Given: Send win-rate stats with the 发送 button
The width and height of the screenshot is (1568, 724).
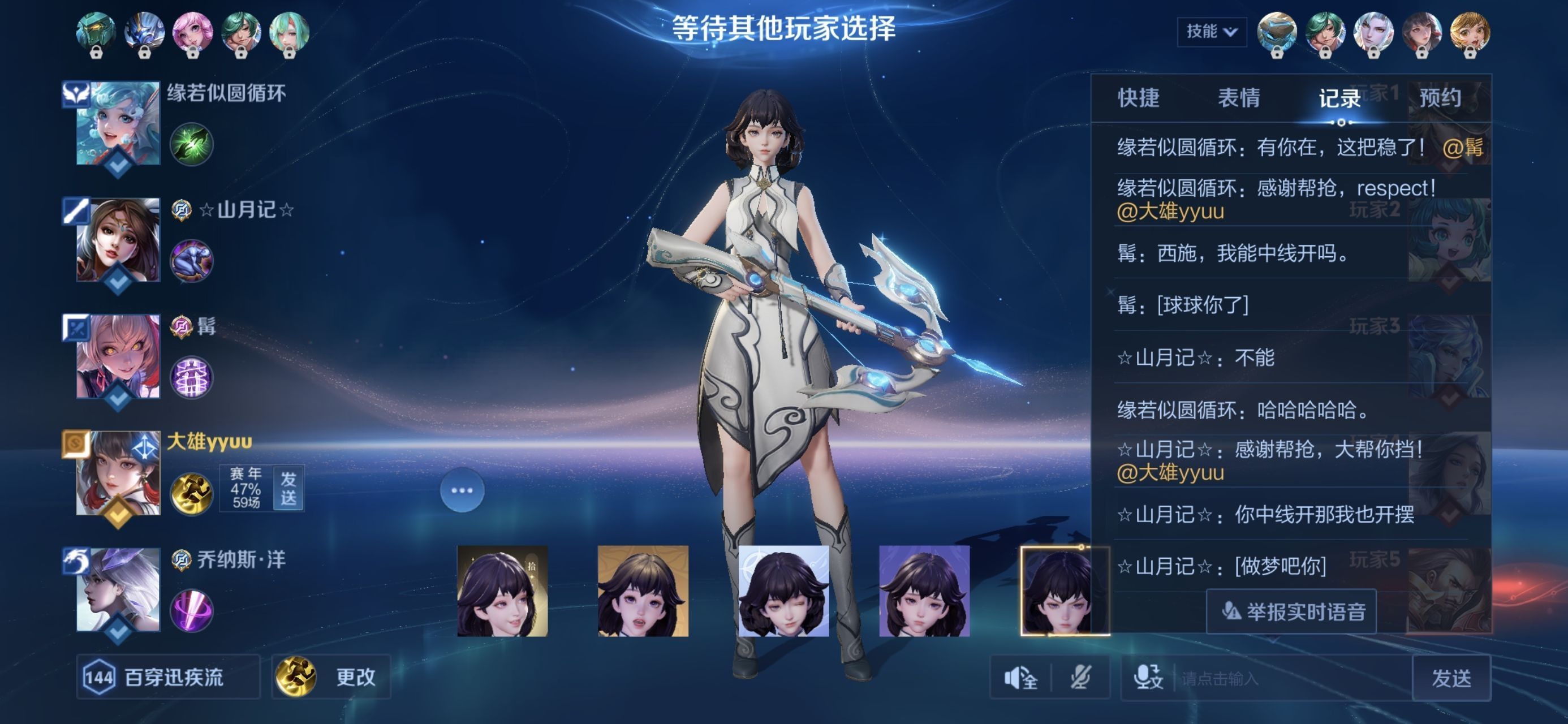Looking at the screenshot, I should (x=288, y=488).
